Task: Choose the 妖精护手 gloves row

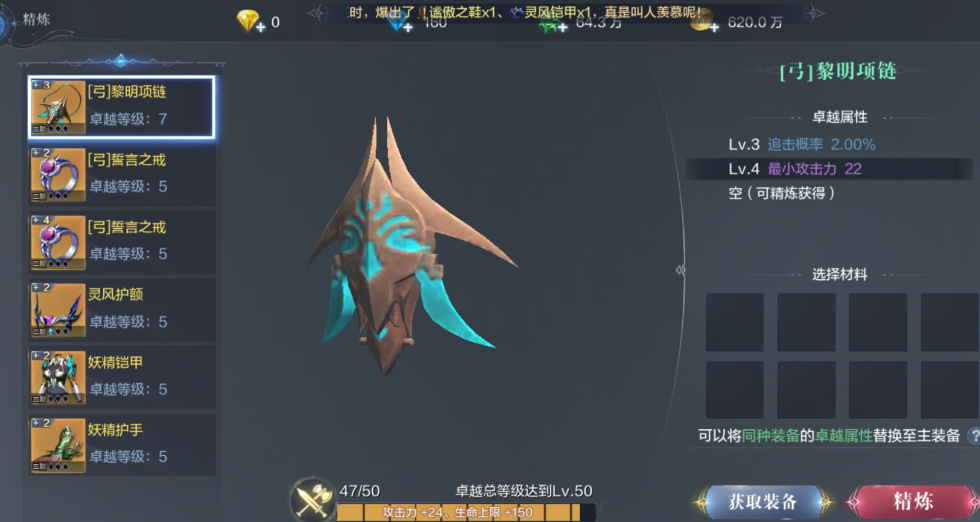Action: tap(121, 444)
